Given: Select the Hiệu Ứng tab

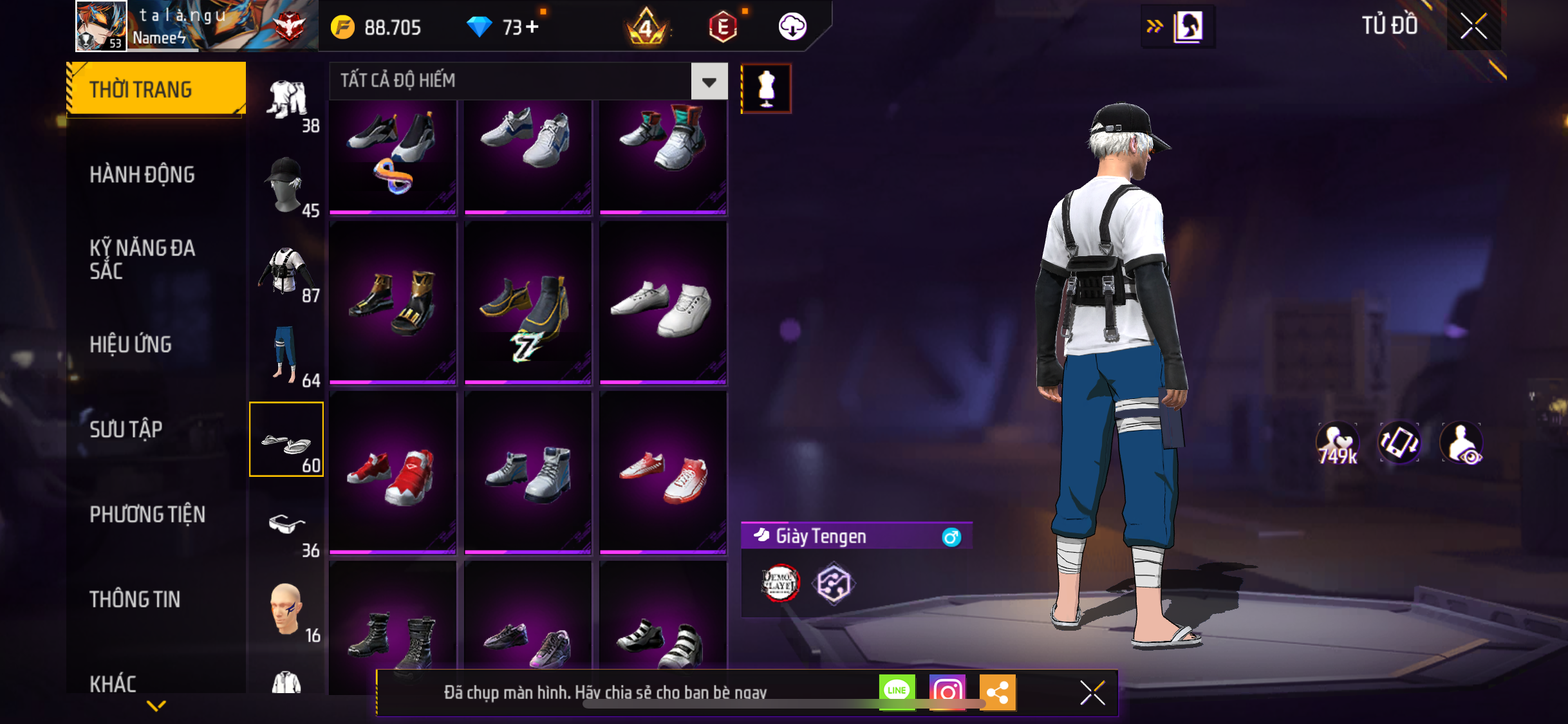Looking at the screenshot, I should click(131, 344).
